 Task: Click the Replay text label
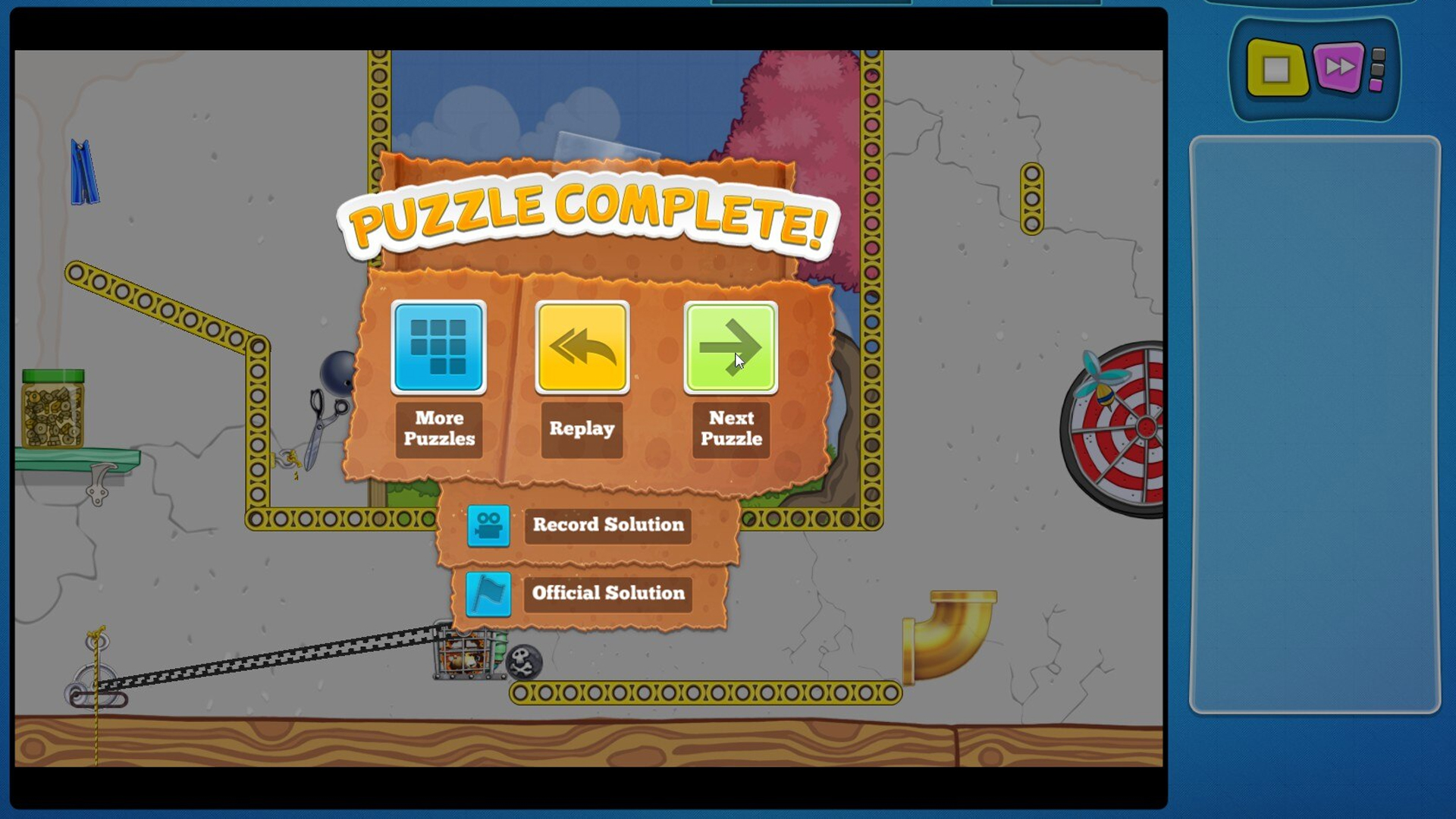[582, 429]
